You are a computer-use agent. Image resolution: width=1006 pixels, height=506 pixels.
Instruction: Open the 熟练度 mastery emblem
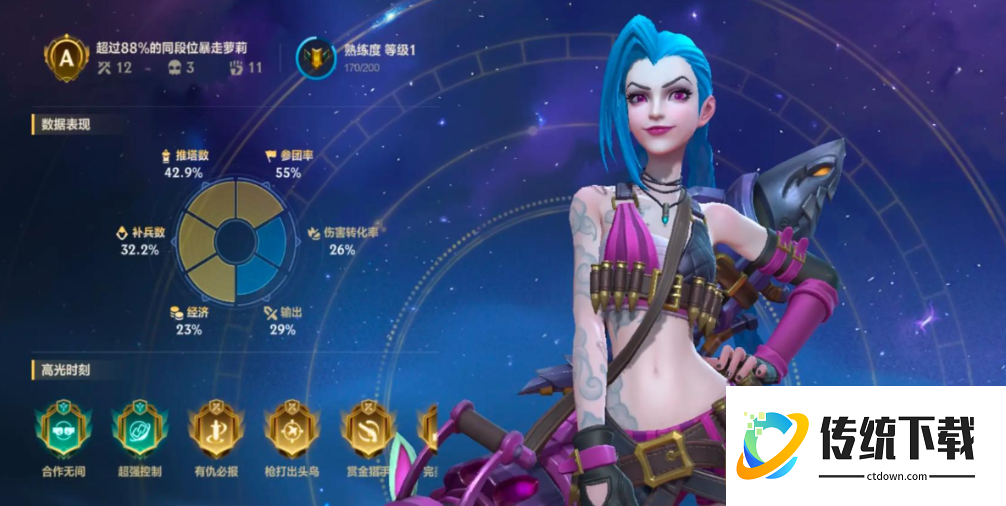[x=317, y=59]
